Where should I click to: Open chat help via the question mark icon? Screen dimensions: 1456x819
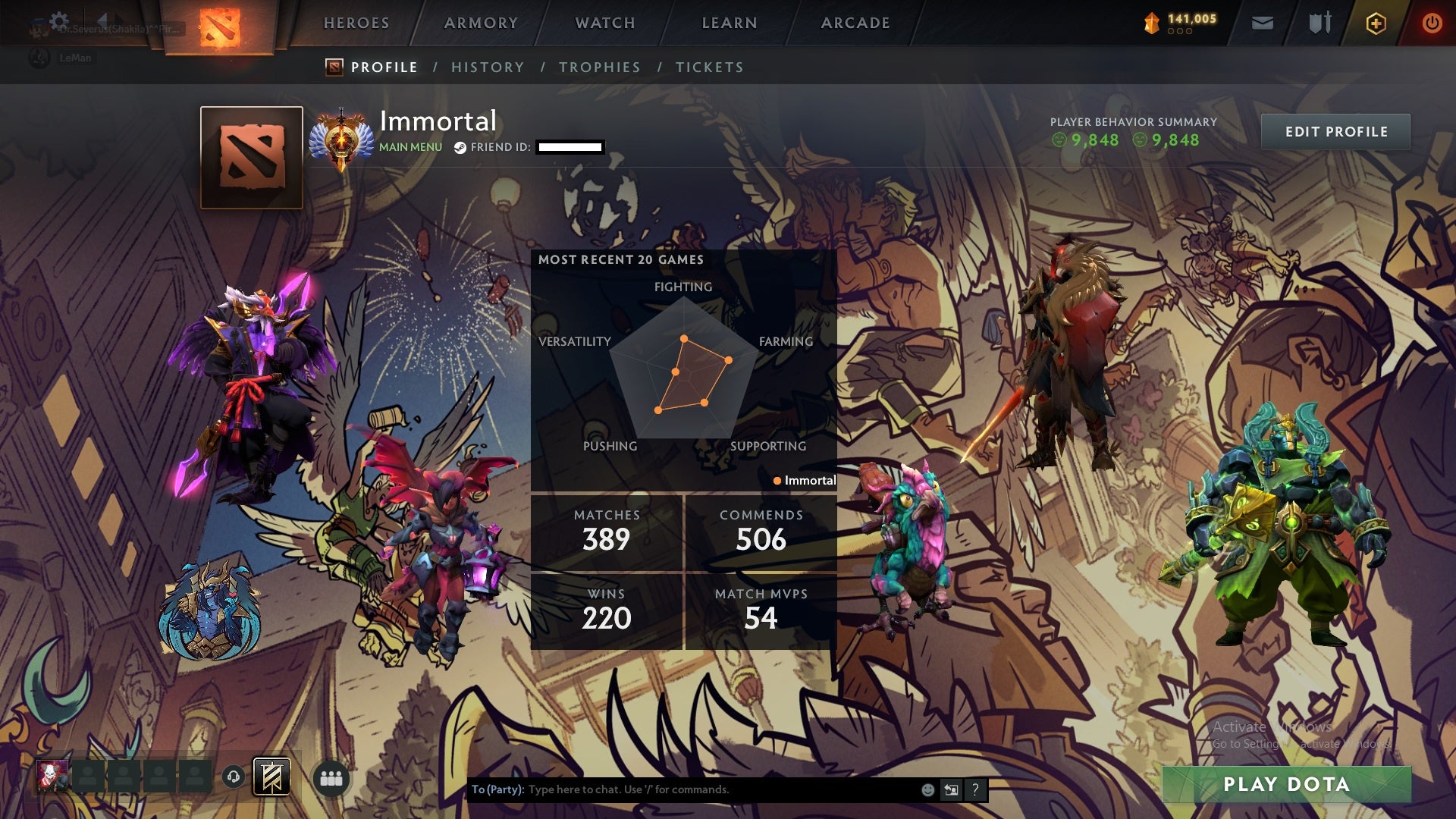[974, 789]
